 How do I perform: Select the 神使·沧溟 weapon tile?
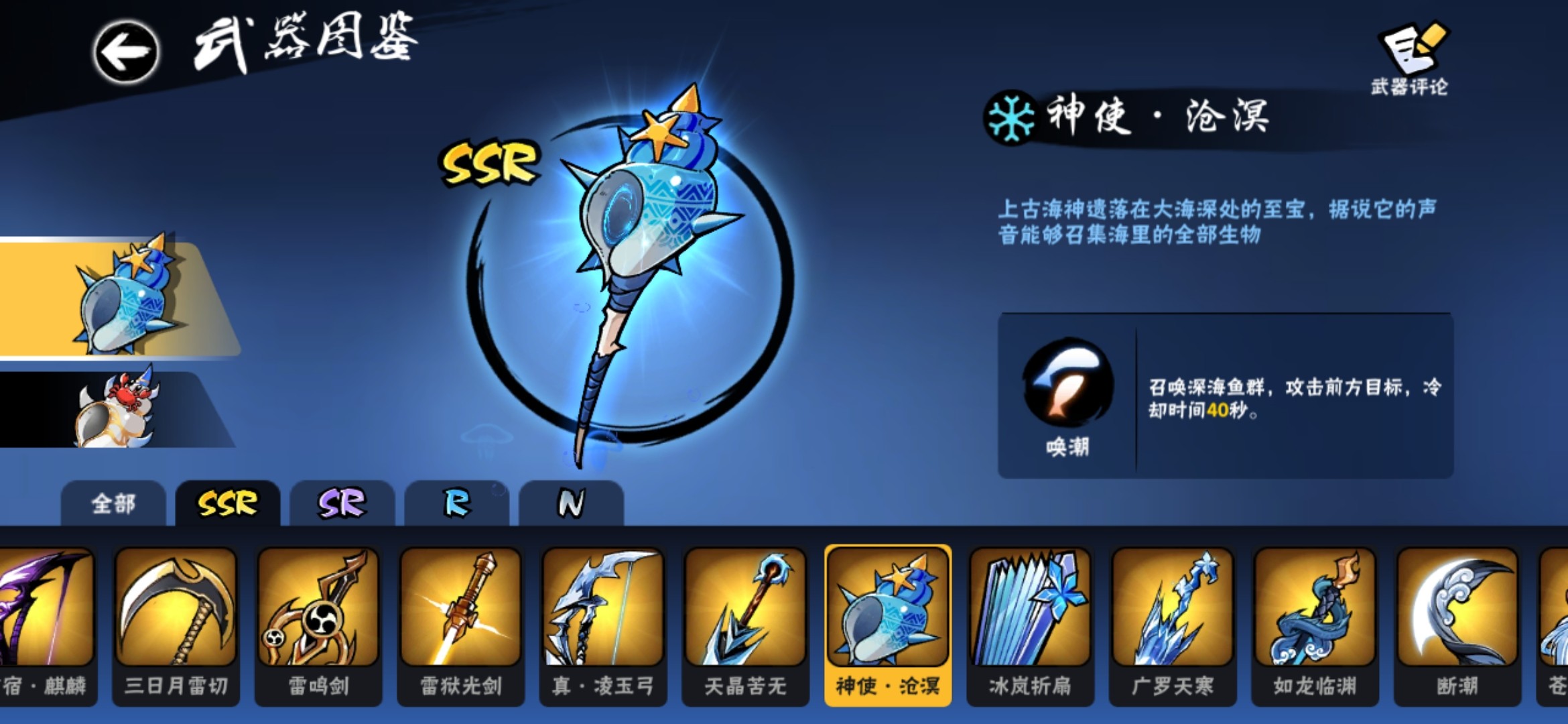(x=888, y=625)
